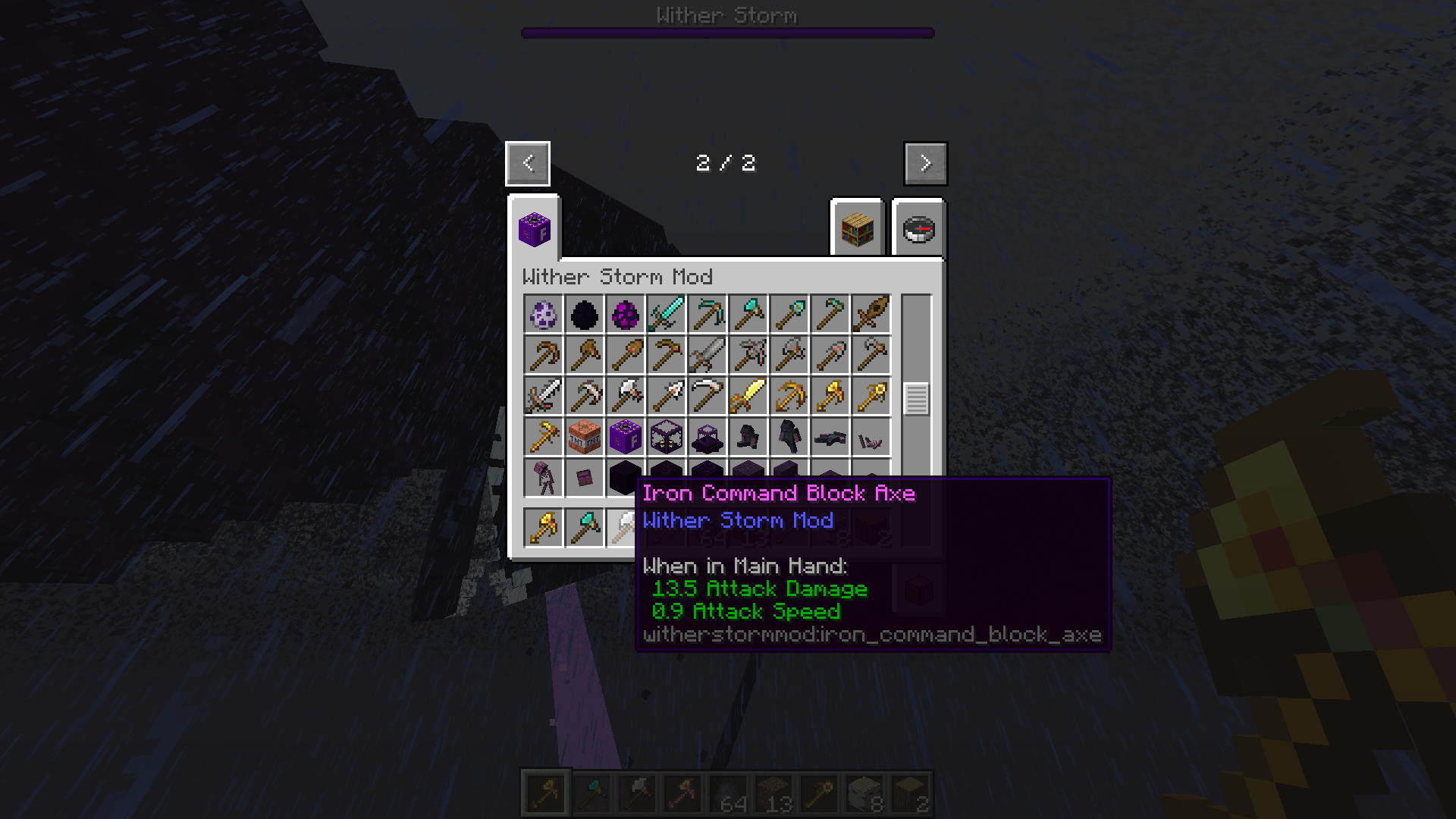The height and width of the screenshot is (819, 1456).
Task: Select the Iron Command Block Axe
Action: coord(626,526)
